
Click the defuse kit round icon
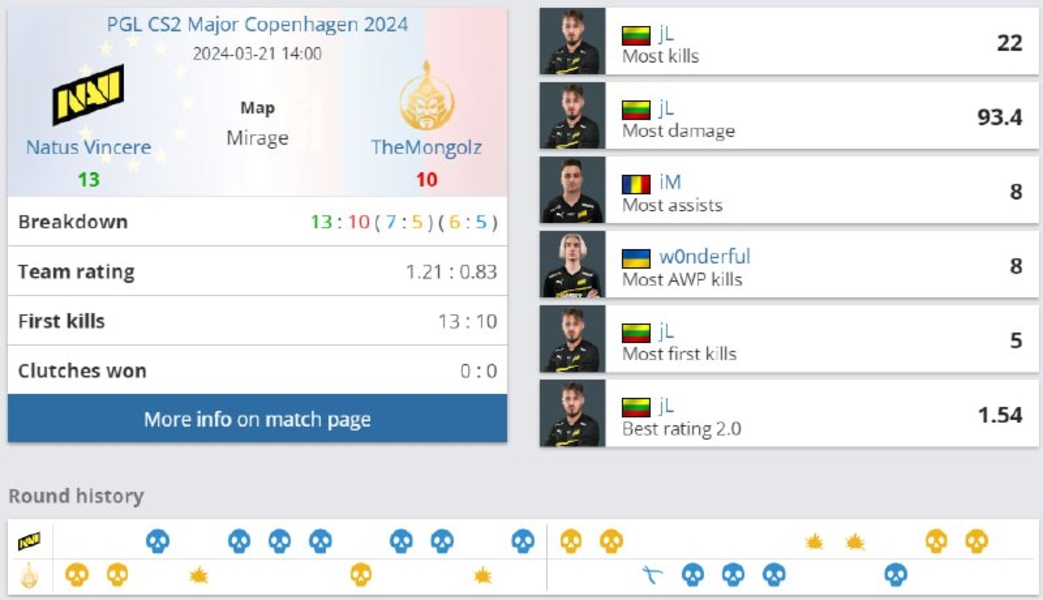(652, 575)
